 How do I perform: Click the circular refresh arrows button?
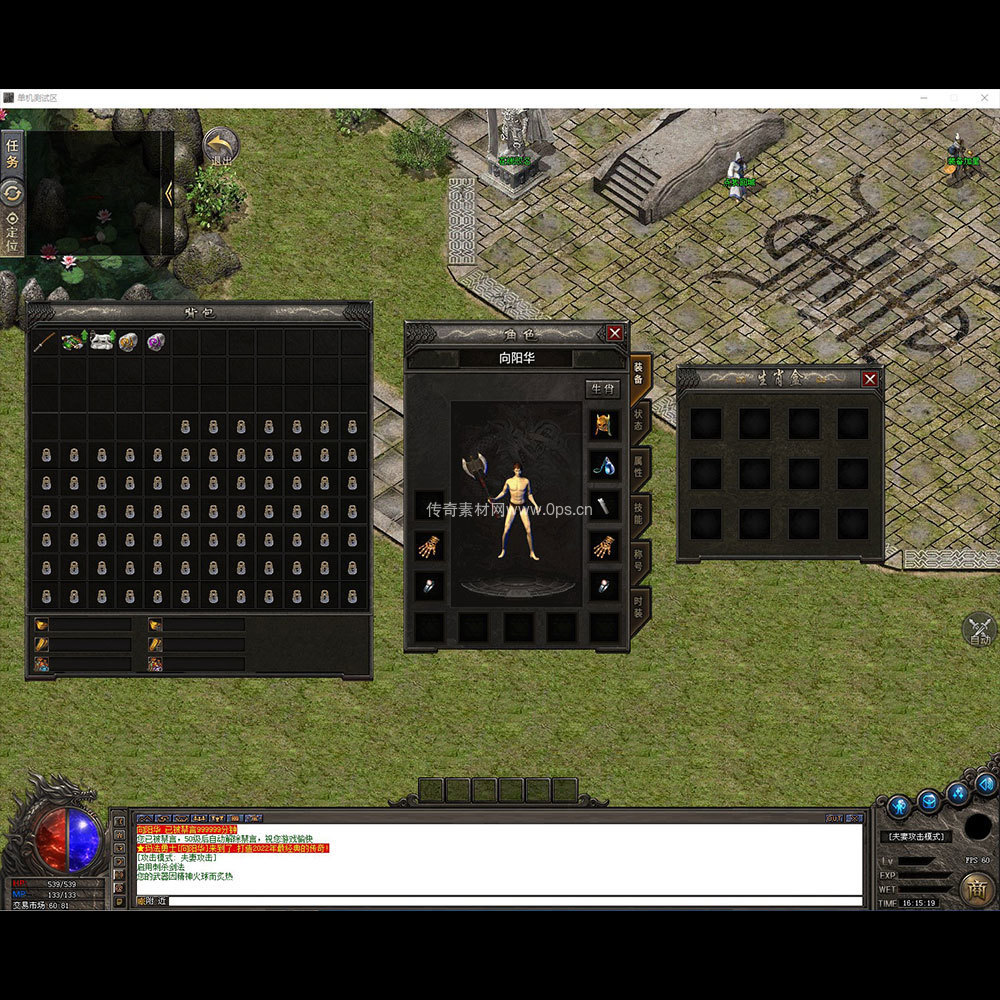(12, 192)
